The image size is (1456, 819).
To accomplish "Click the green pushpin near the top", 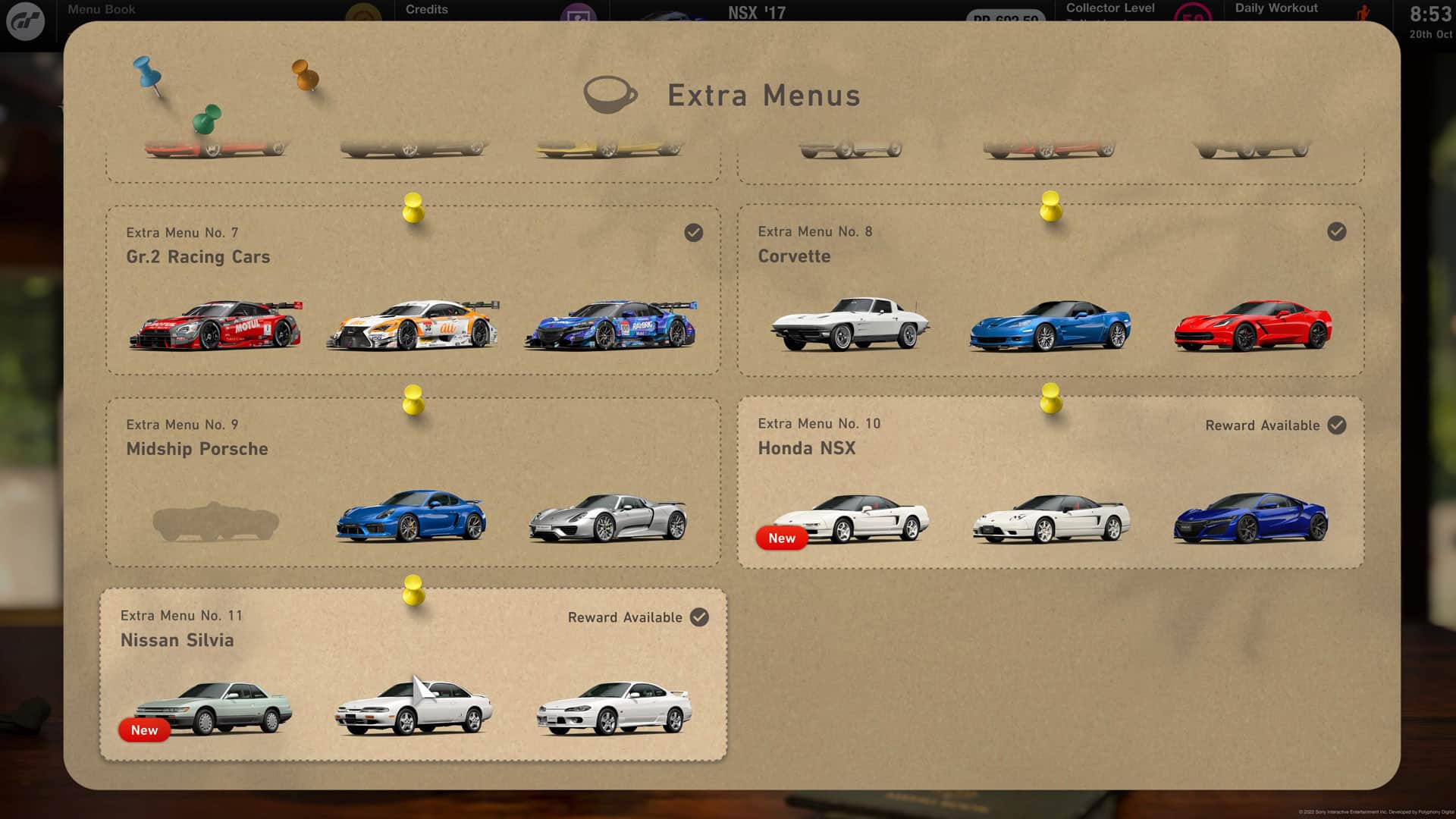I will pyautogui.click(x=207, y=120).
